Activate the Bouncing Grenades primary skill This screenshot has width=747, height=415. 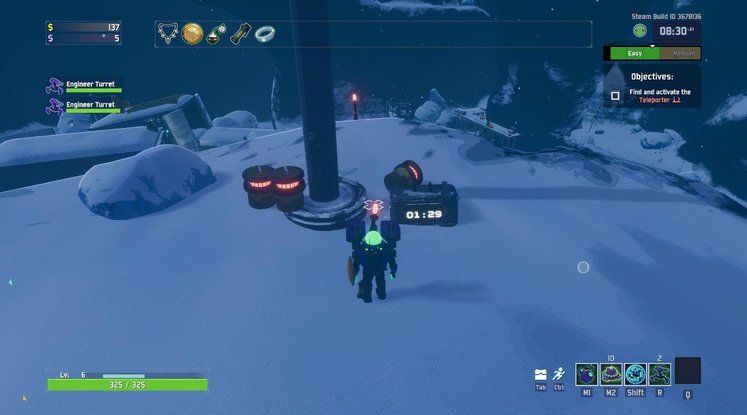point(587,373)
